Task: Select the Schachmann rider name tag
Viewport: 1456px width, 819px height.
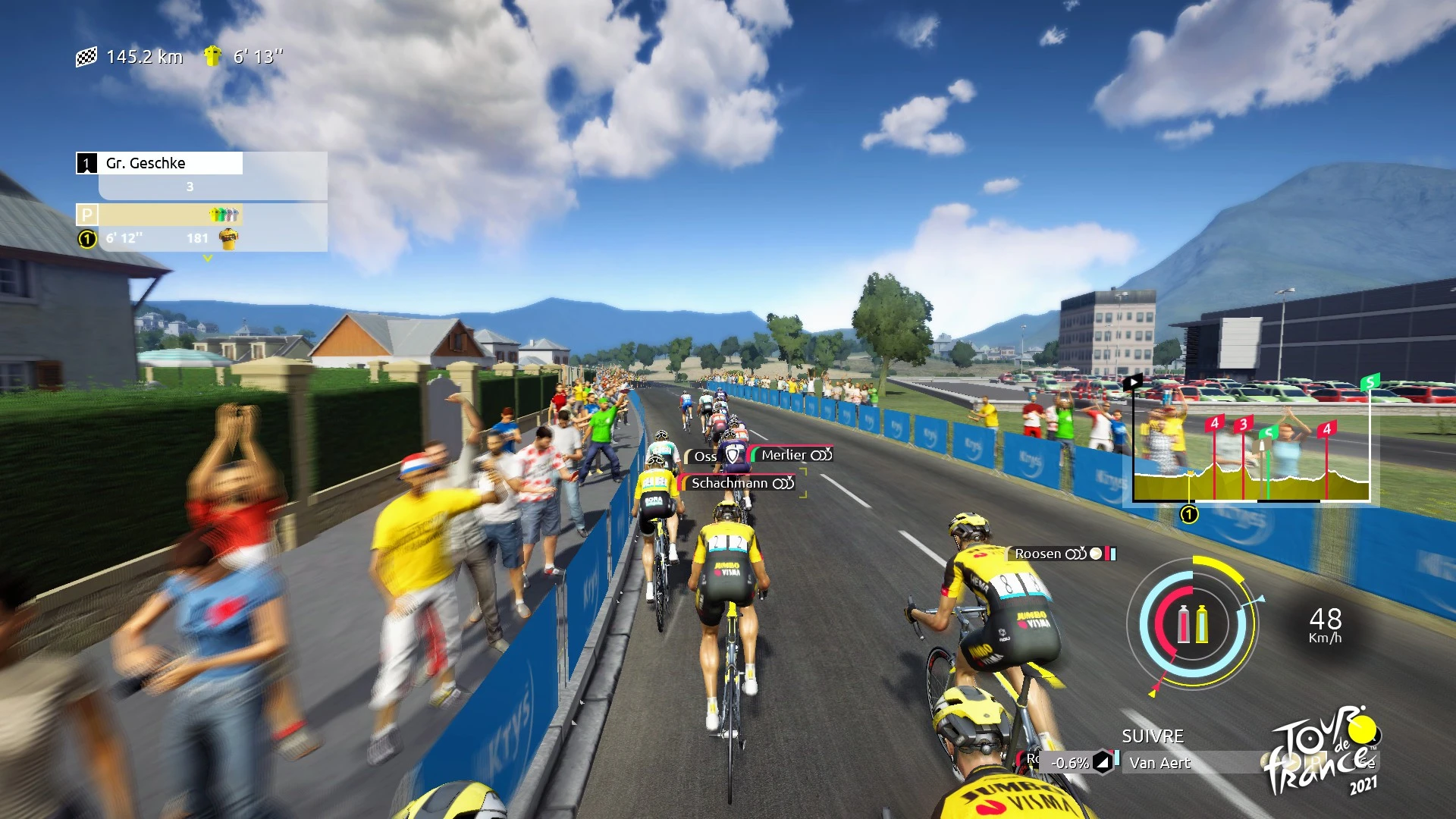Action: click(x=739, y=483)
